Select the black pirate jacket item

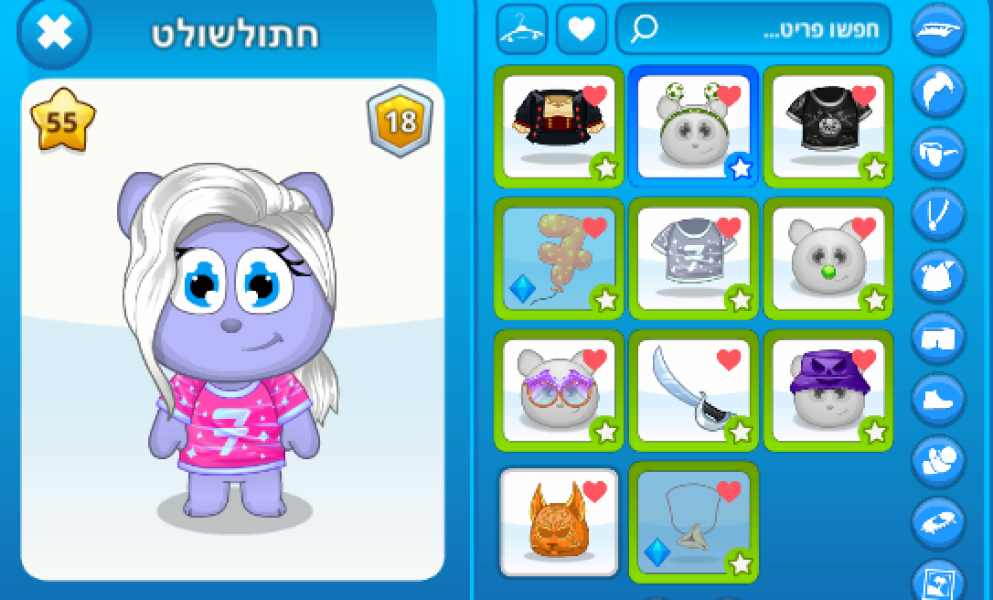(558, 125)
